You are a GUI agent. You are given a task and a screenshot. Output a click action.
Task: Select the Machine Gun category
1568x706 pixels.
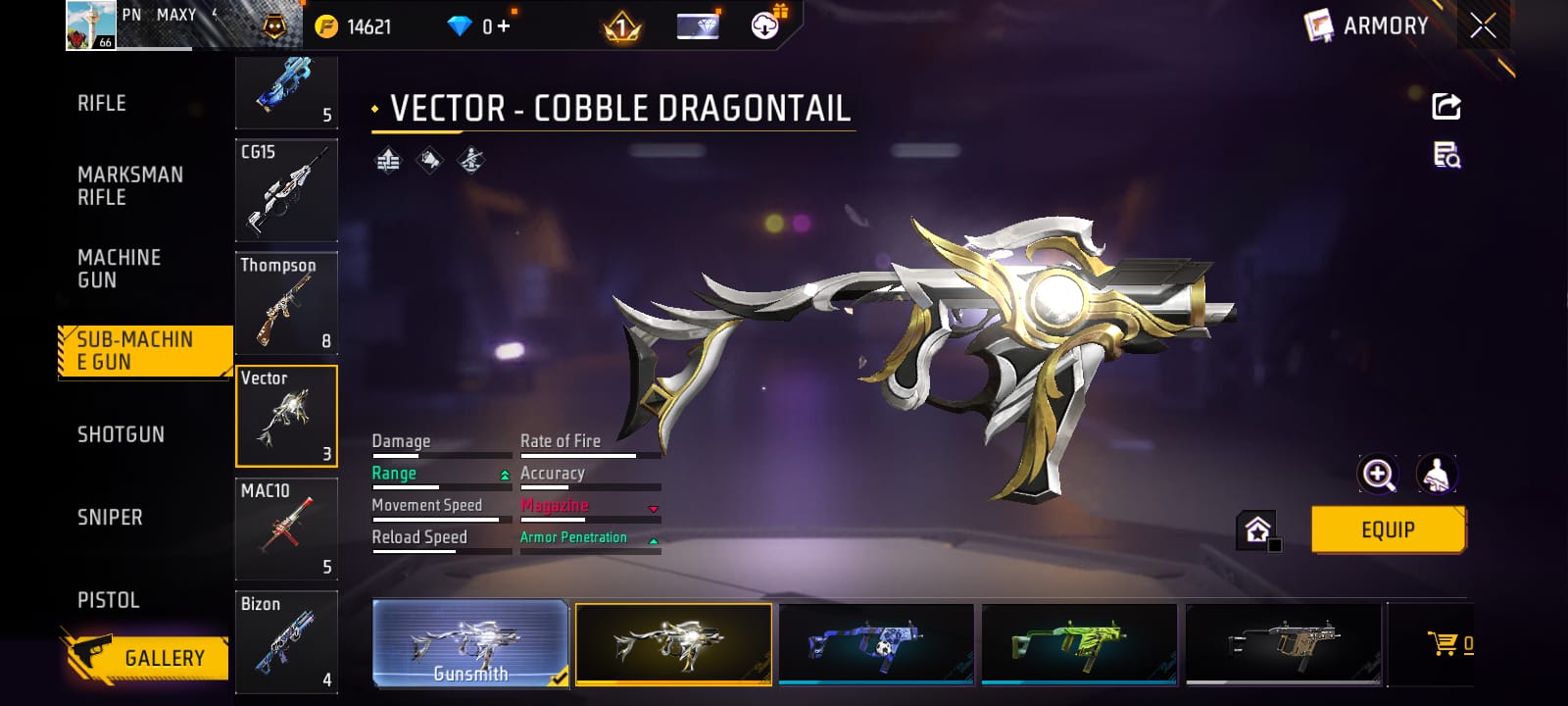119,269
